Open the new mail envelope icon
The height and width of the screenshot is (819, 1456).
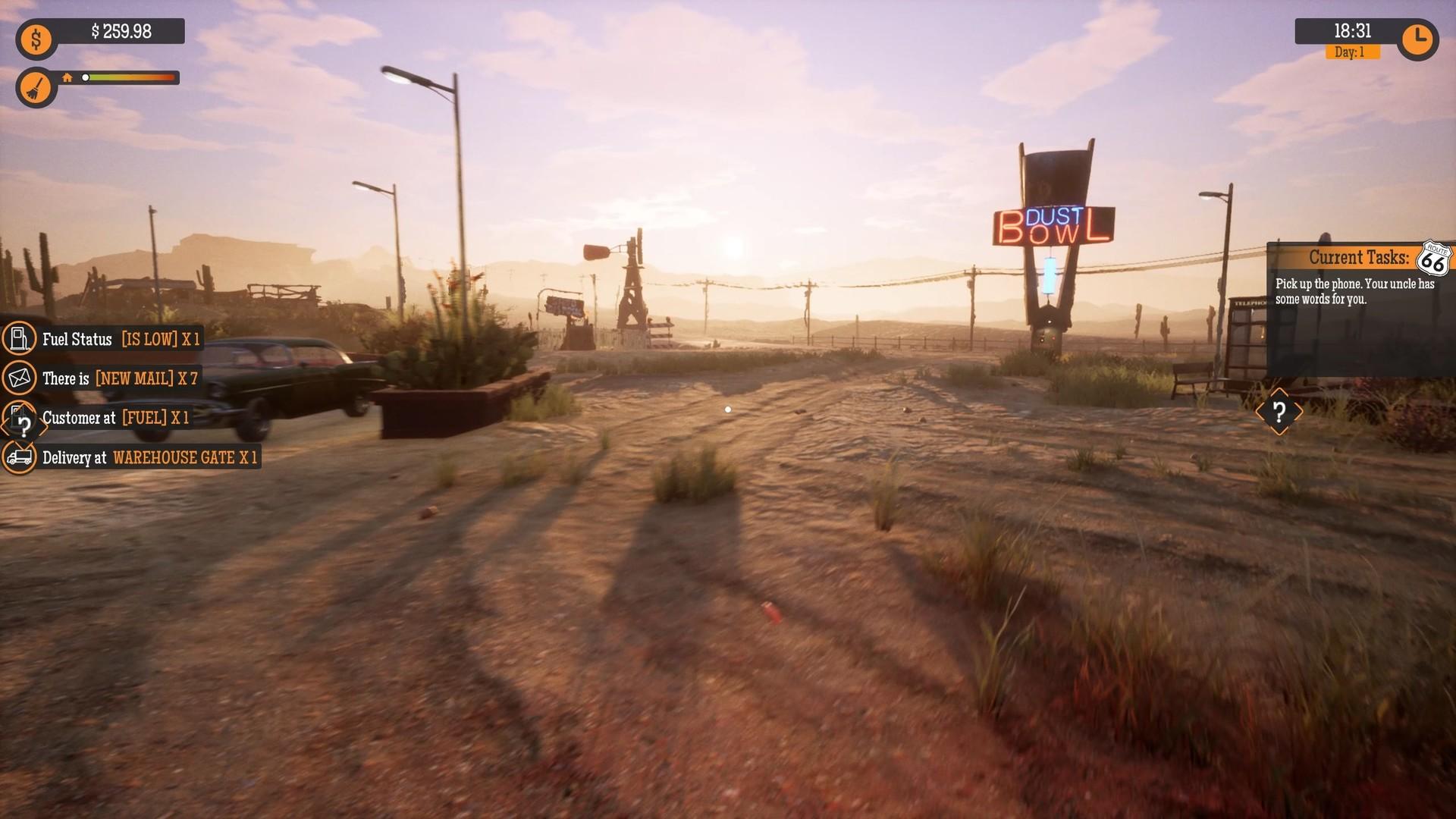pyautogui.click(x=20, y=378)
